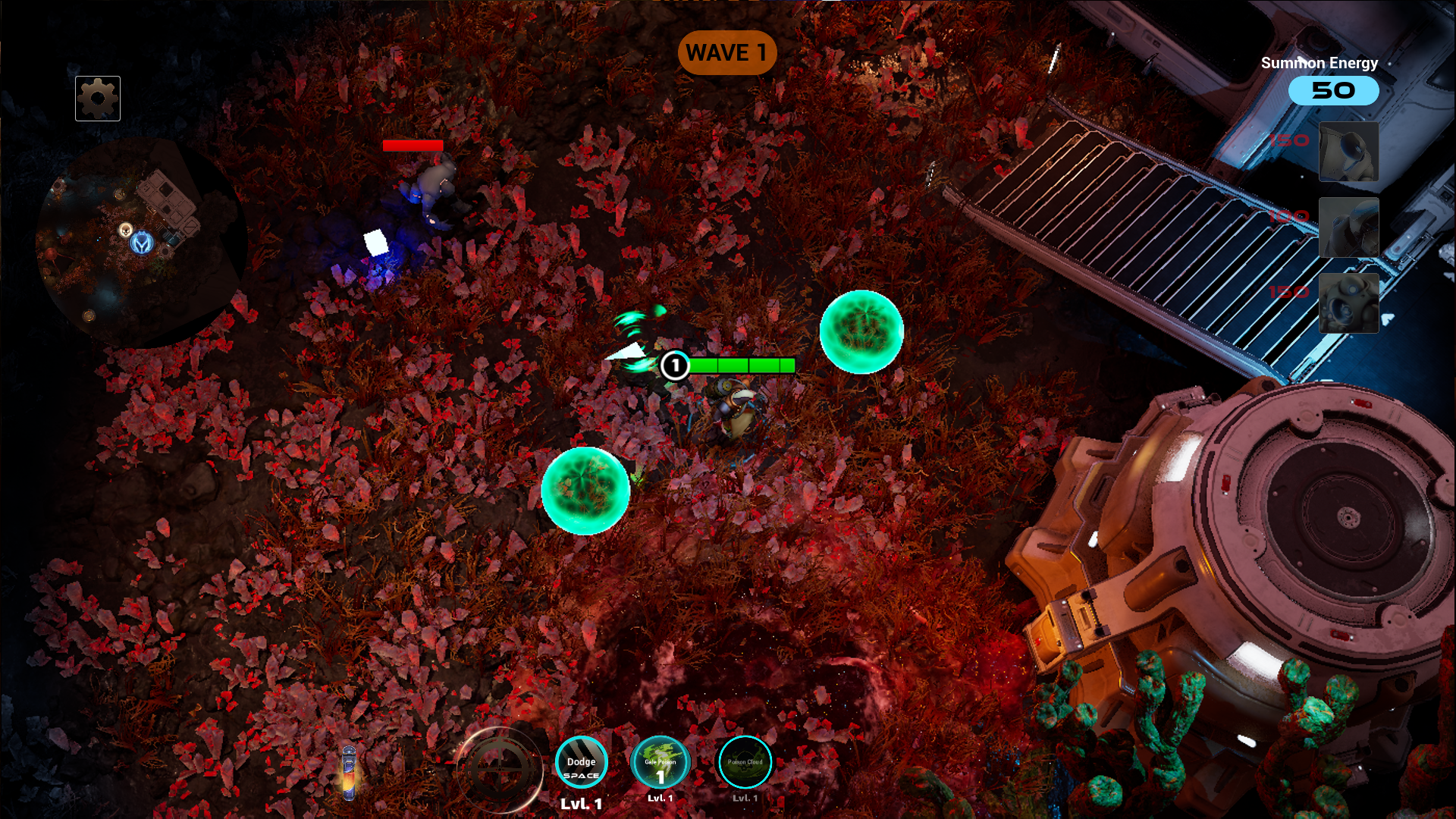The image size is (1456, 819).
Task: Click the potion vial icon
Action: [x=349, y=773]
